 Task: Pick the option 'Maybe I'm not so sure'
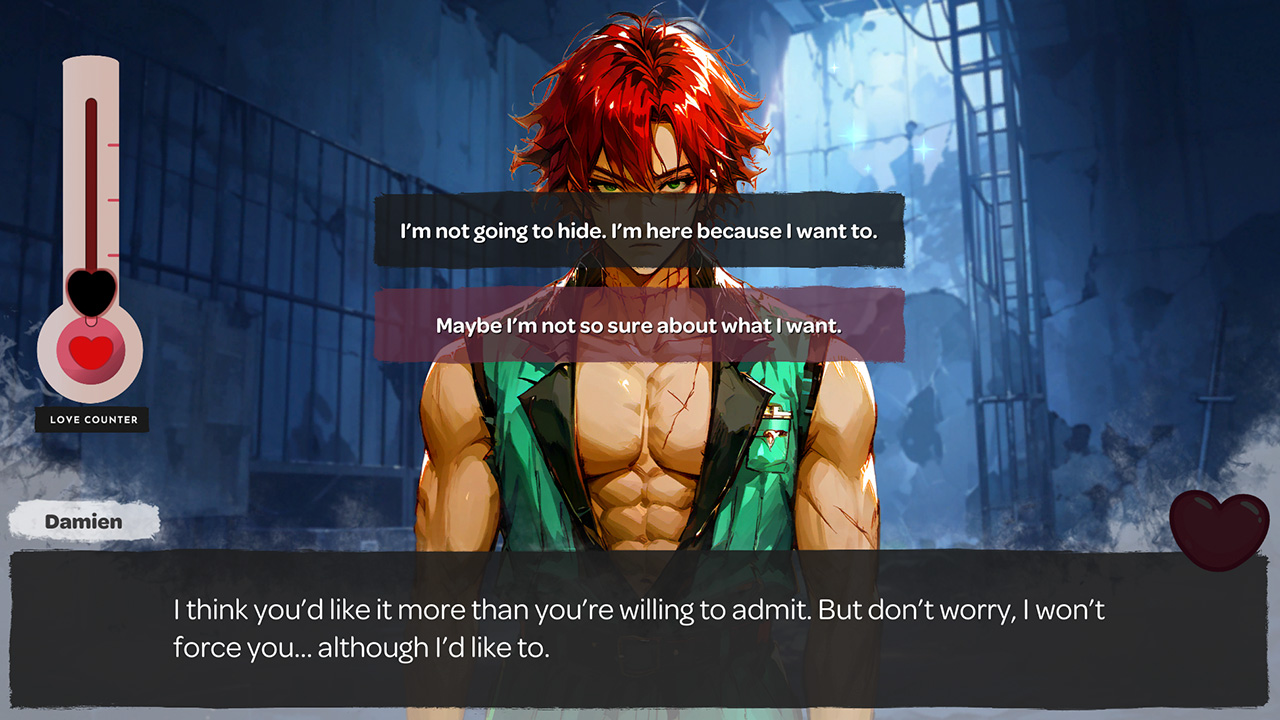coord(639,325)
